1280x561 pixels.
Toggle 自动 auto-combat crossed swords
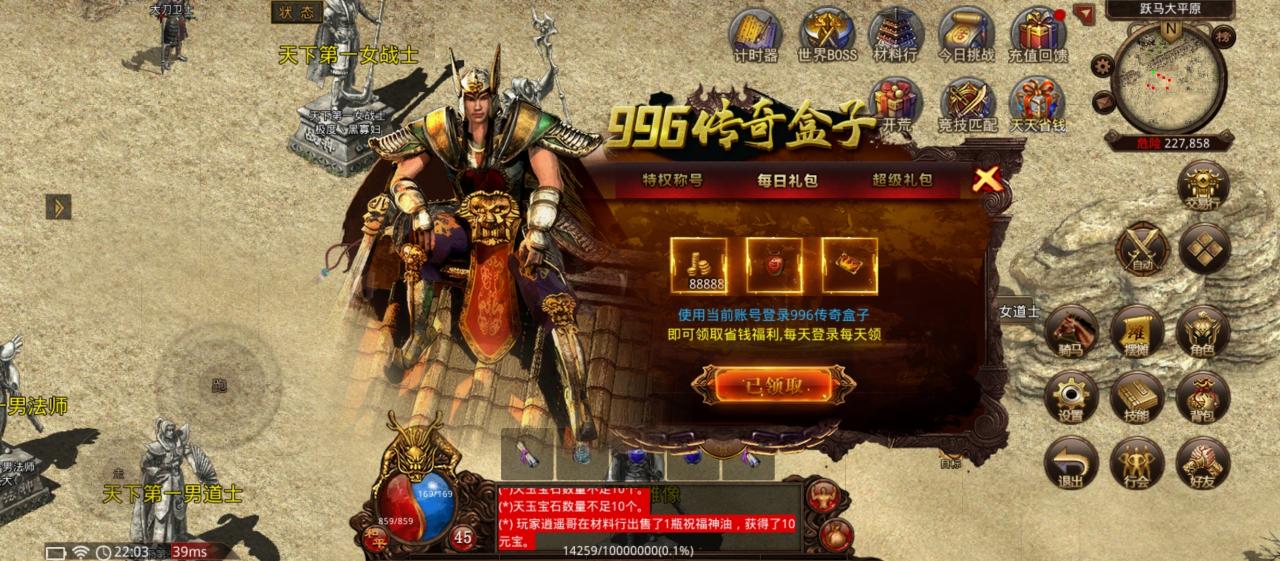1141,247
